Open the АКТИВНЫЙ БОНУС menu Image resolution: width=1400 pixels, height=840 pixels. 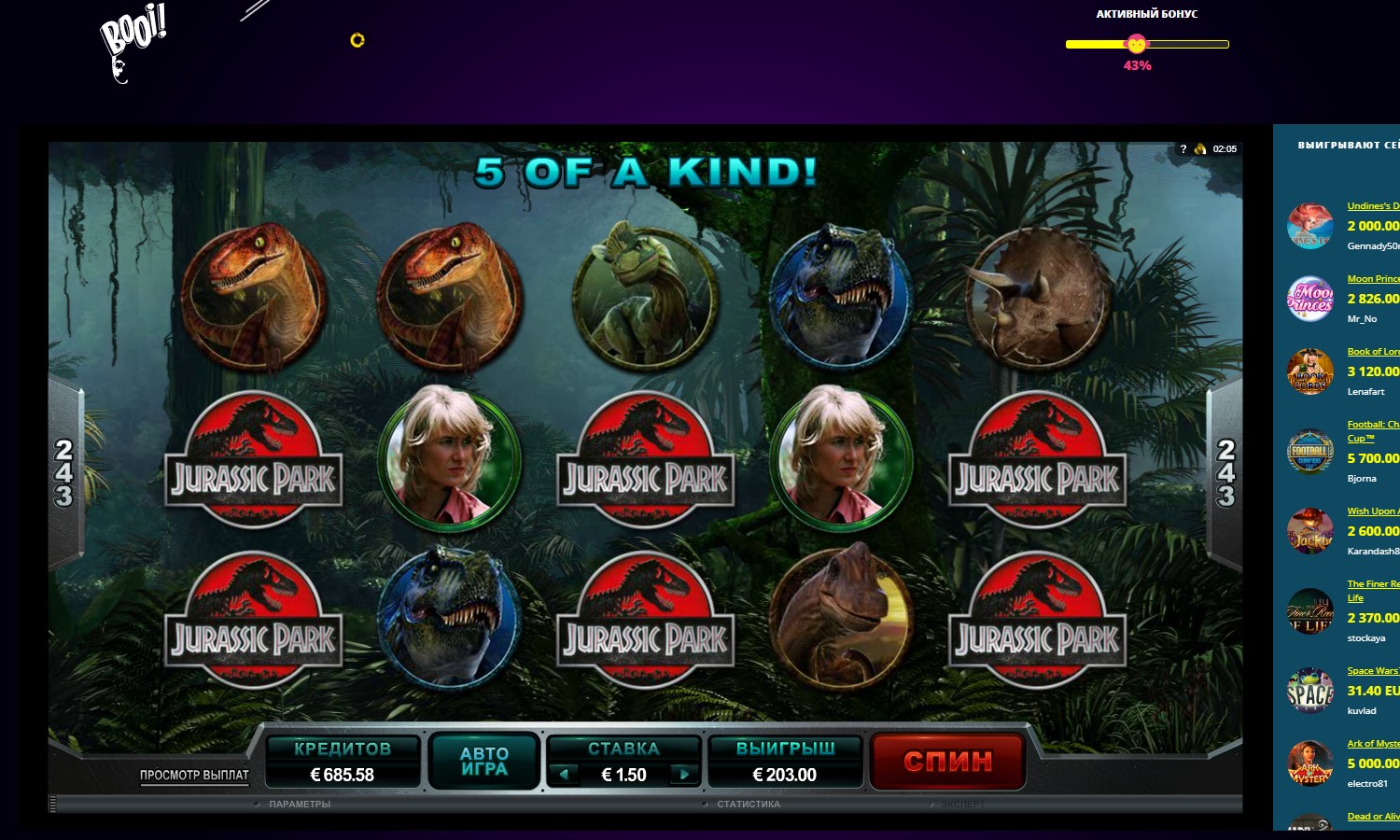[x=1146, y=14]
